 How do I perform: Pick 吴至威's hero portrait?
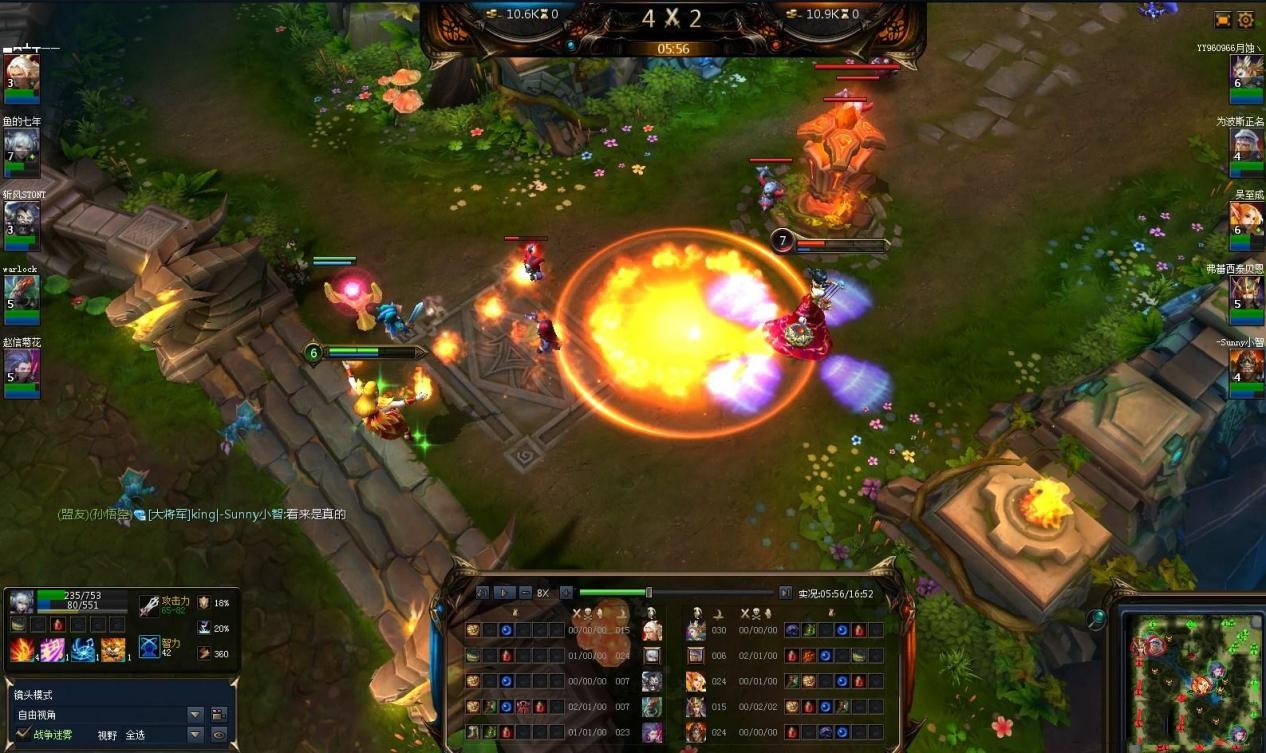(x=1245, y=220)
